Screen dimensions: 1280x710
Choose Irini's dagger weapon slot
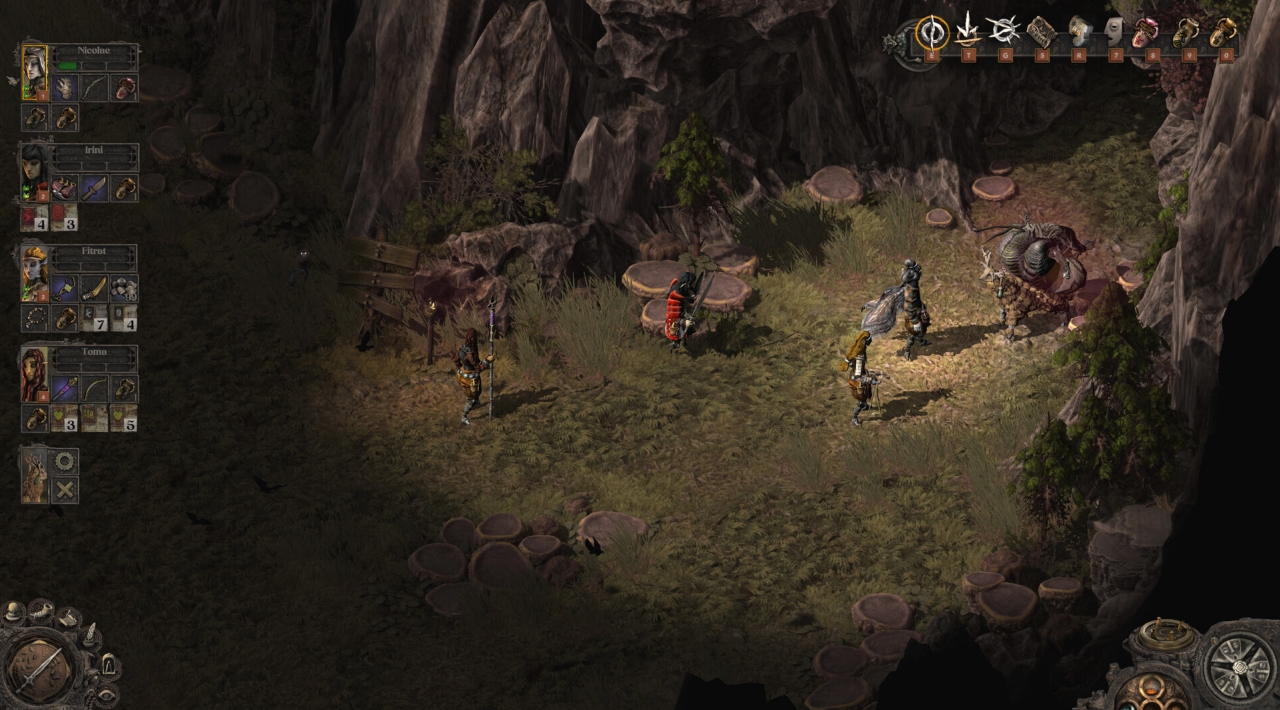coord(94,188)
